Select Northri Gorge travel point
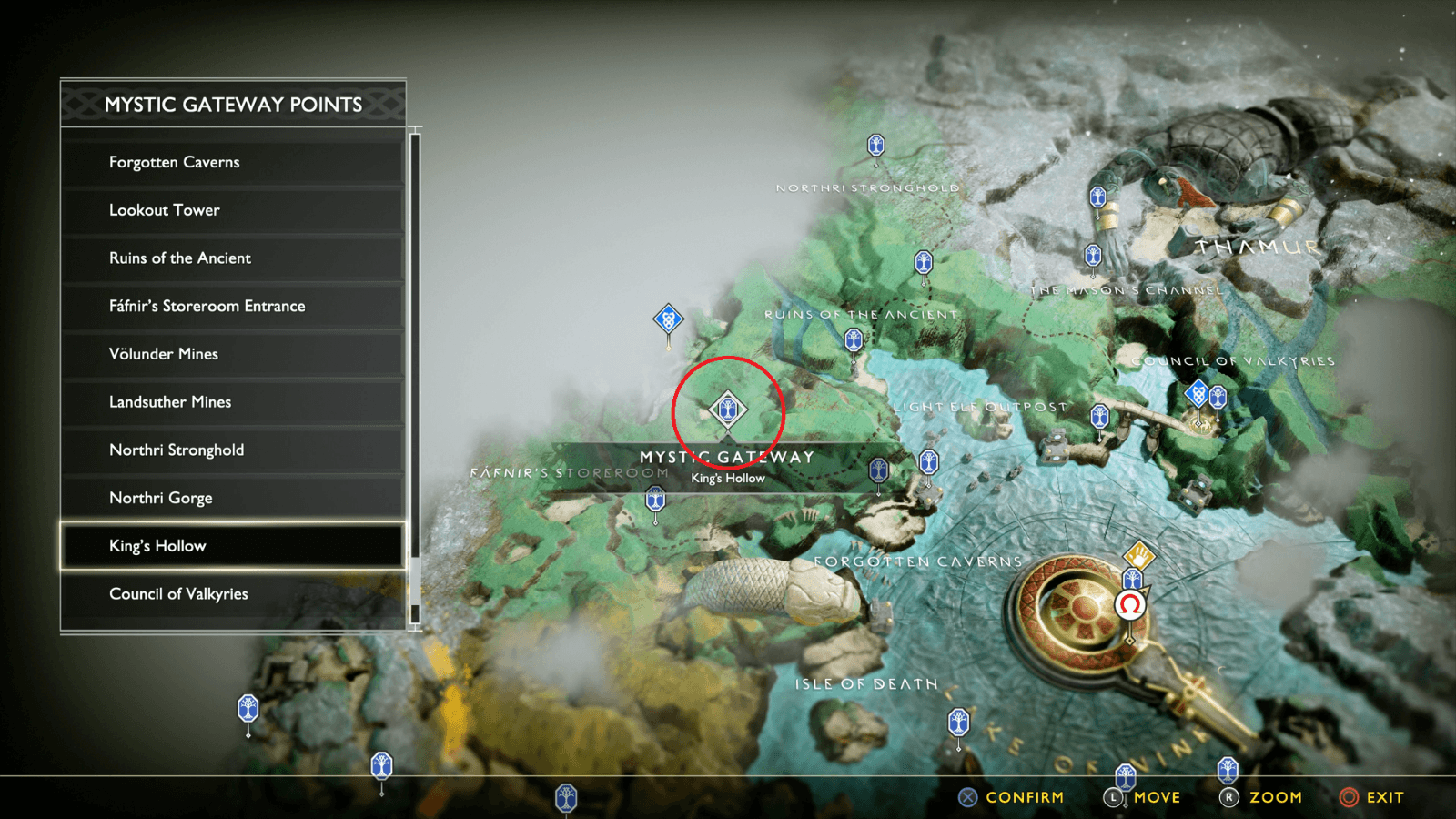This screenshot has width=1456, height=819. pos(232,498)
